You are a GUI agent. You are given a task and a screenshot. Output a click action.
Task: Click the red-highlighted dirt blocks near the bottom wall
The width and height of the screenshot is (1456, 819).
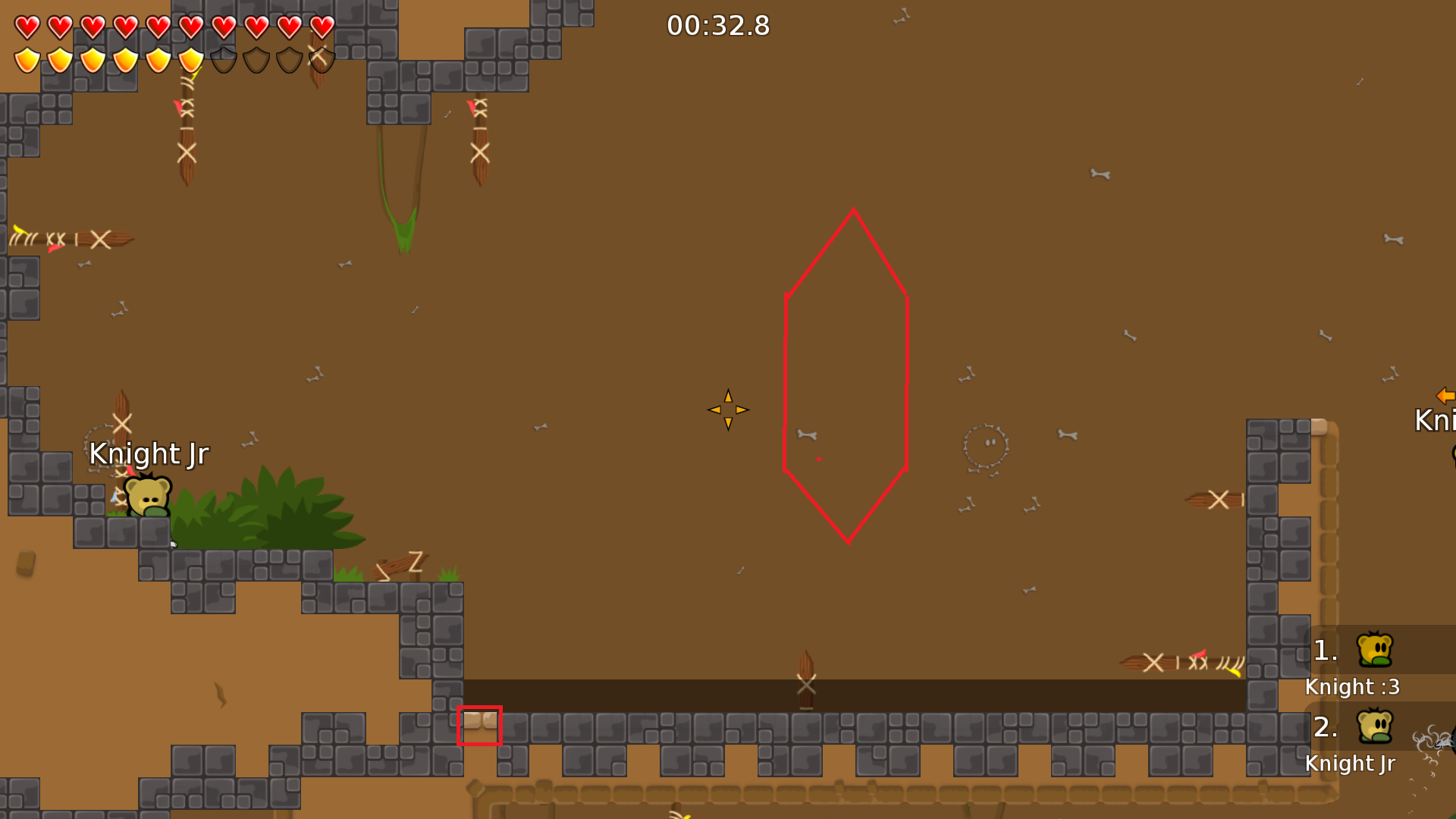pyautogui.click(x=479, y=727)
